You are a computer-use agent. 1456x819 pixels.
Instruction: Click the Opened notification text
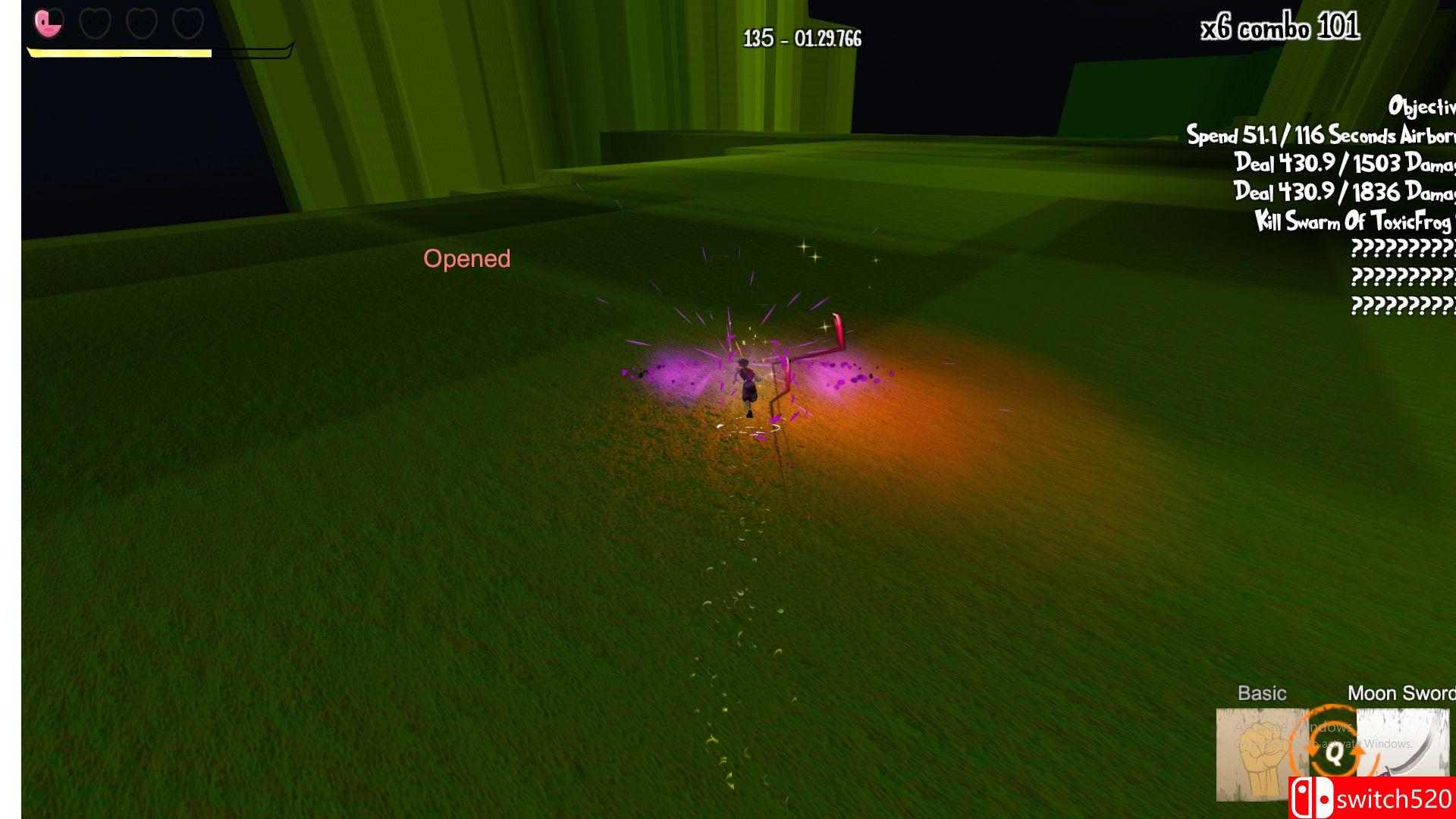click(467, 259)
